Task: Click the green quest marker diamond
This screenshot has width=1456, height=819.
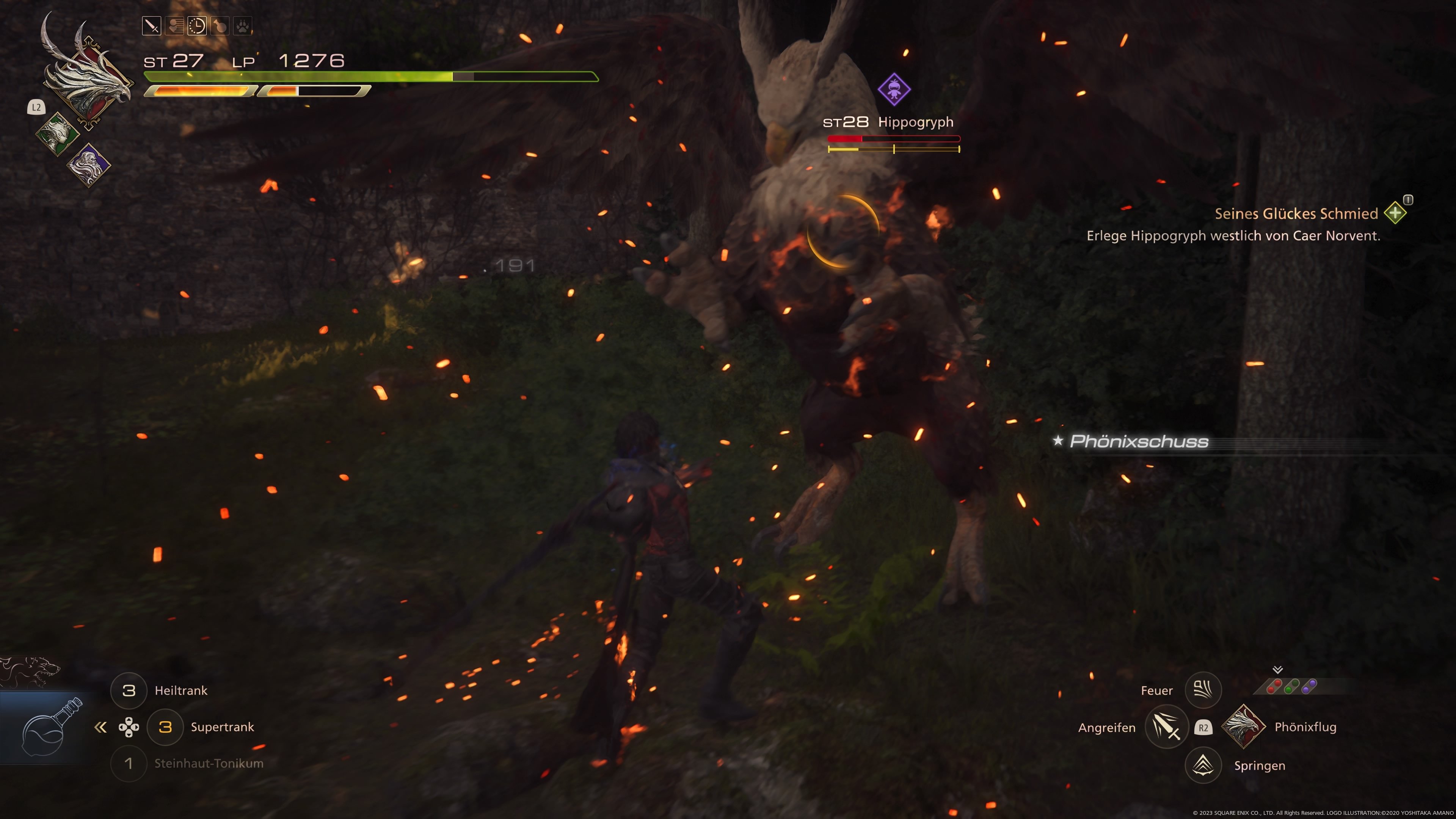Action: [x=1395, y=213]
